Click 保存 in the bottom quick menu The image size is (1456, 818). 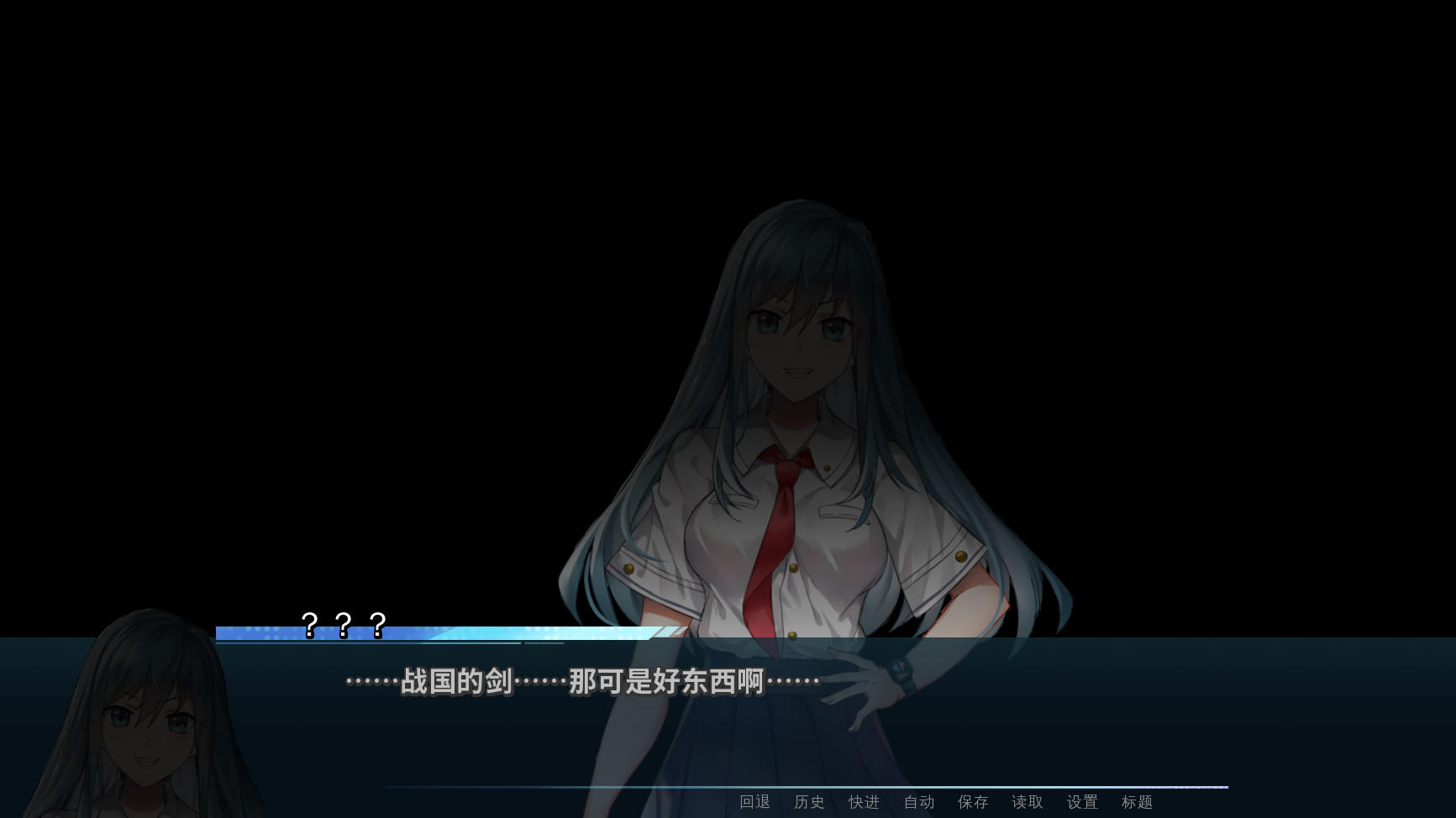(973, 802)
